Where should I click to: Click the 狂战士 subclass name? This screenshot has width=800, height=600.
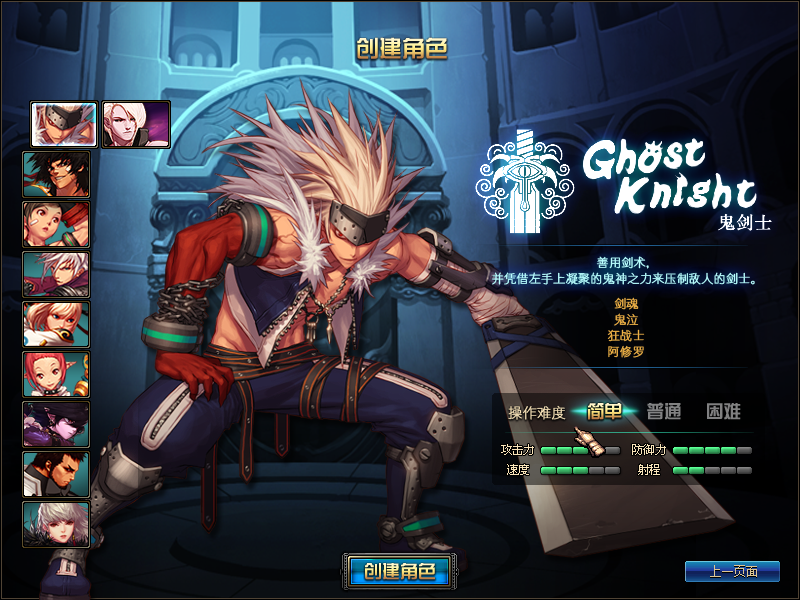click(x=625, y=335)
